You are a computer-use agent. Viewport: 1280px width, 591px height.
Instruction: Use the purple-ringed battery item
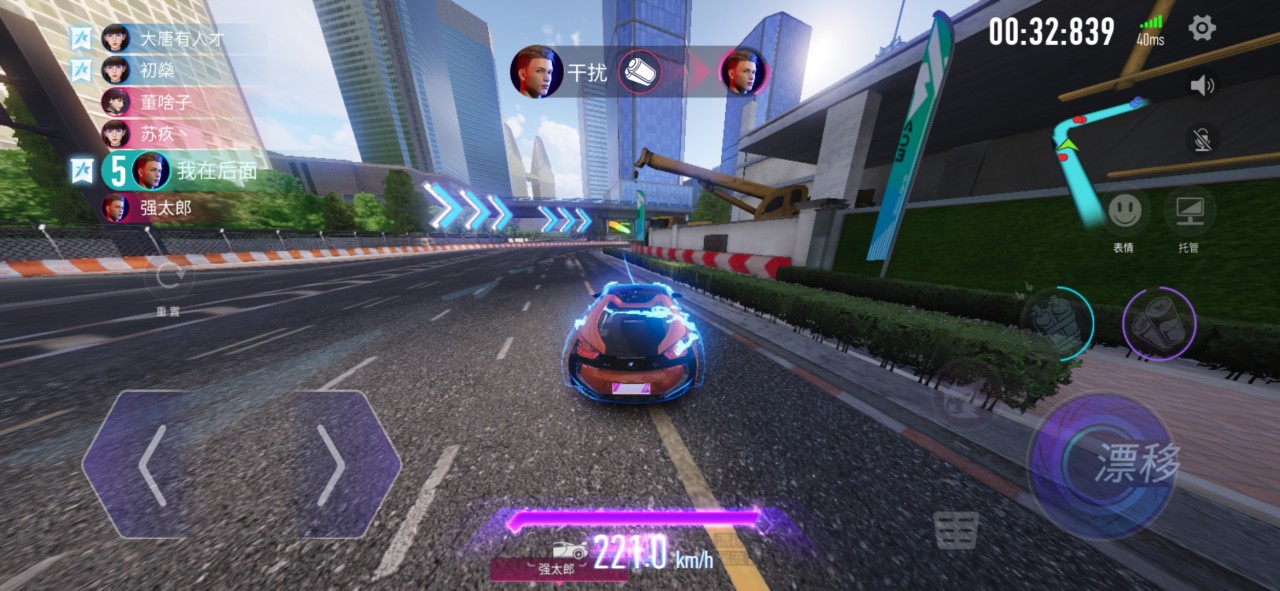[x=1159, y=323]
